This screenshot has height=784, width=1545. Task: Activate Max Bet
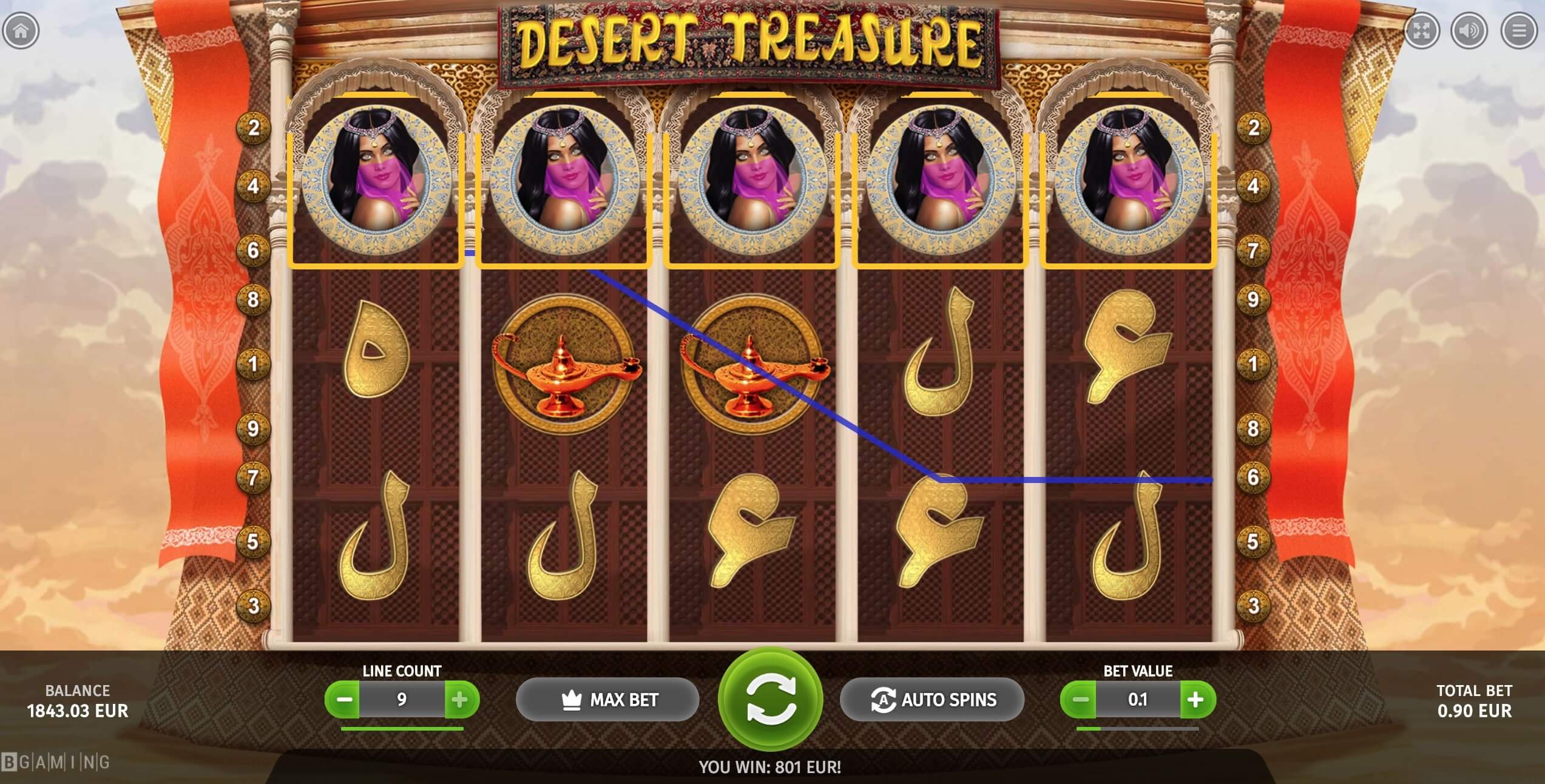pos(607,700)
